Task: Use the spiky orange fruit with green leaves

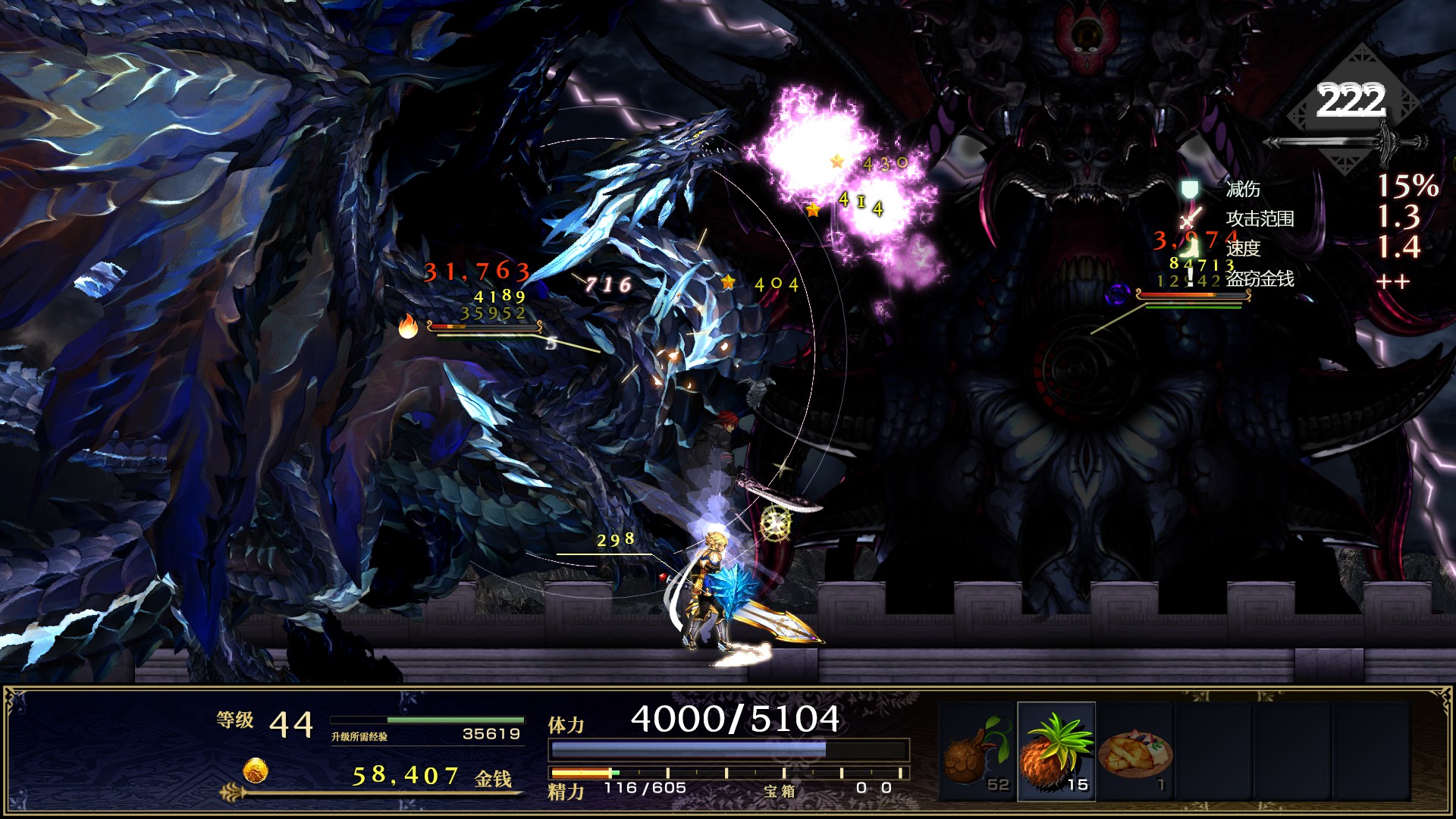Action: [x=1056, y=751]
